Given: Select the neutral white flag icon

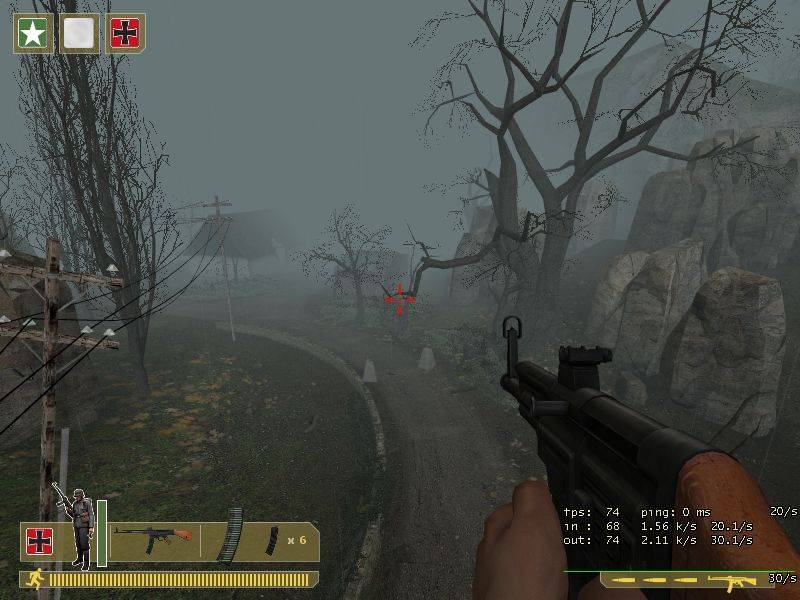Looking at the screenshot, I should [79, 33].
